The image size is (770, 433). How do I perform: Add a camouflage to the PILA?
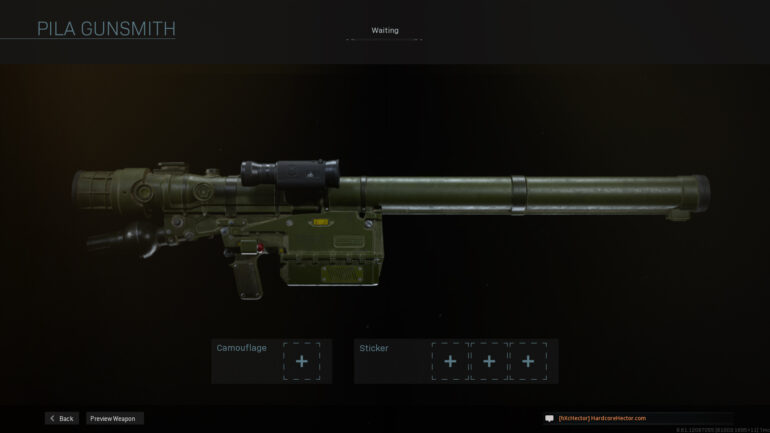click(301, 361)
